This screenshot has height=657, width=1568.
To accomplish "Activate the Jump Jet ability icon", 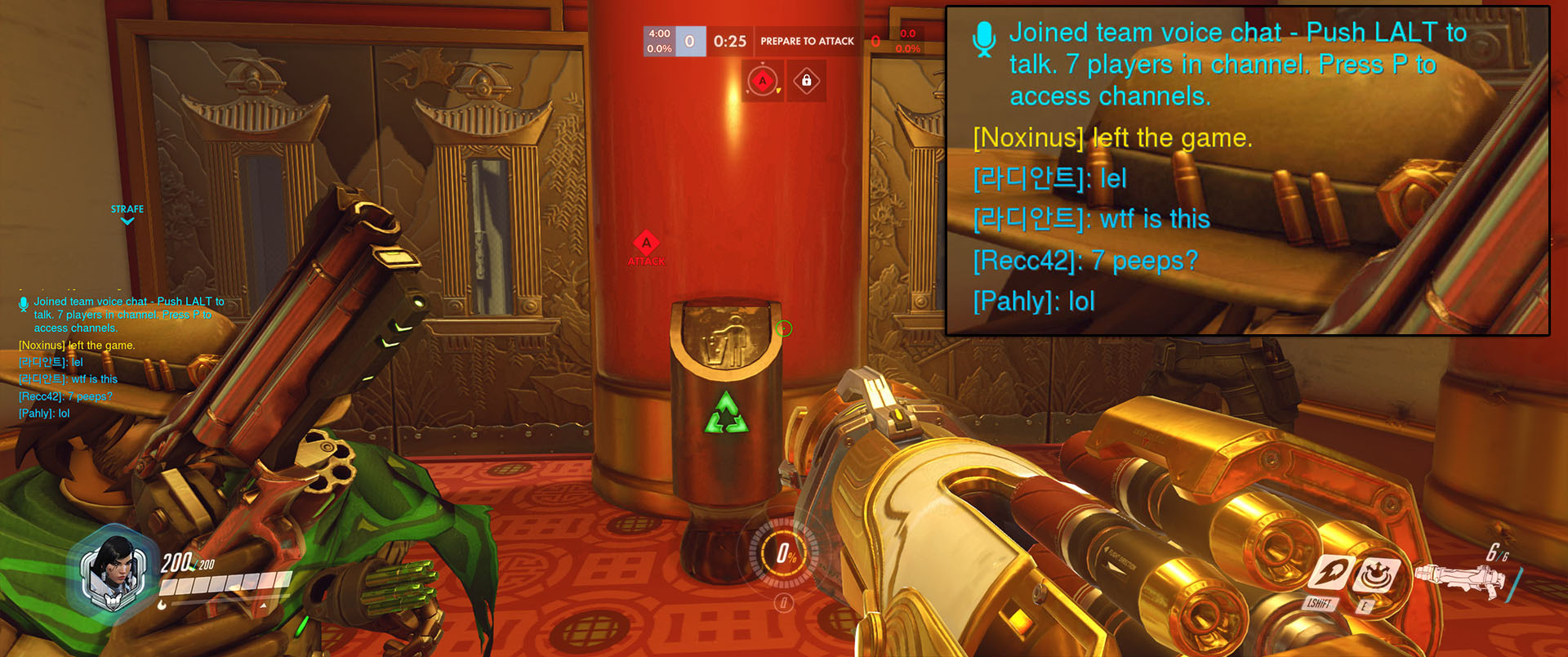I will [1330, 574].
